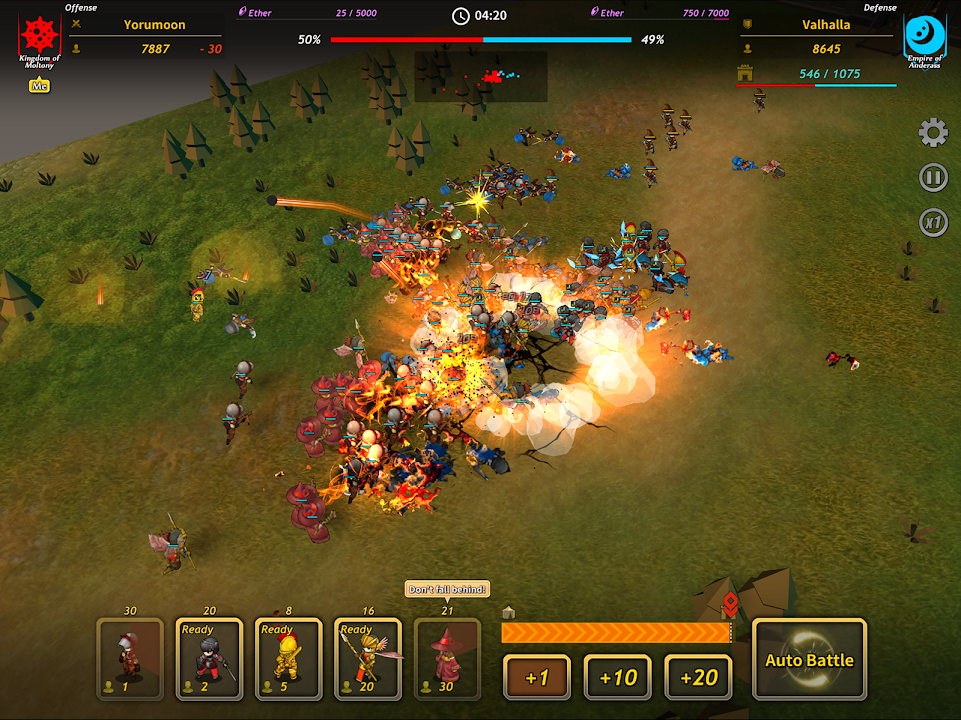The width and height of the screenshot is (961, 720).
Task: Activate Auto Battle
Action: tap(809, 659)
